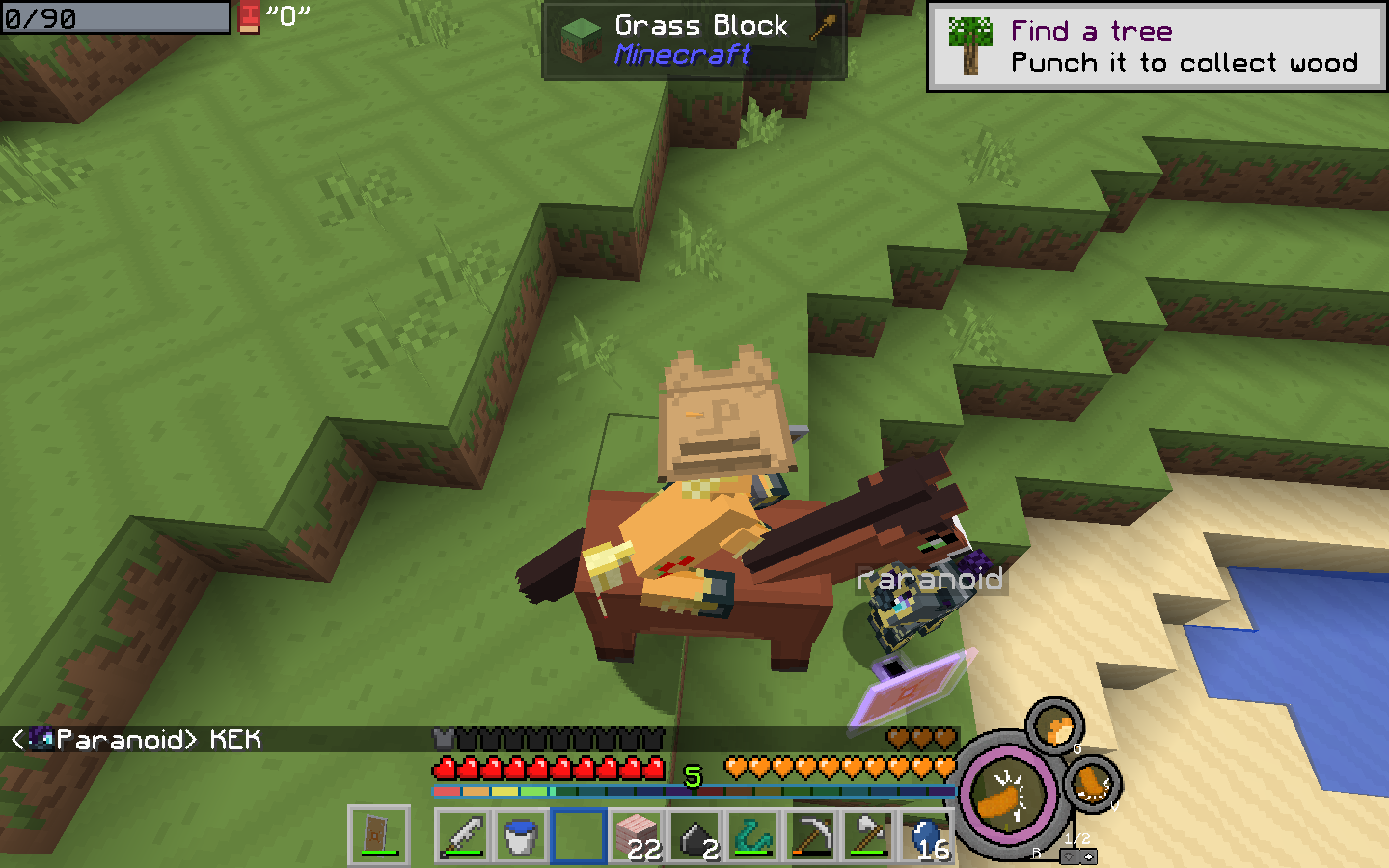Select the pickaxe hotbar slot
1389x868 pixels.
point(810,835)
